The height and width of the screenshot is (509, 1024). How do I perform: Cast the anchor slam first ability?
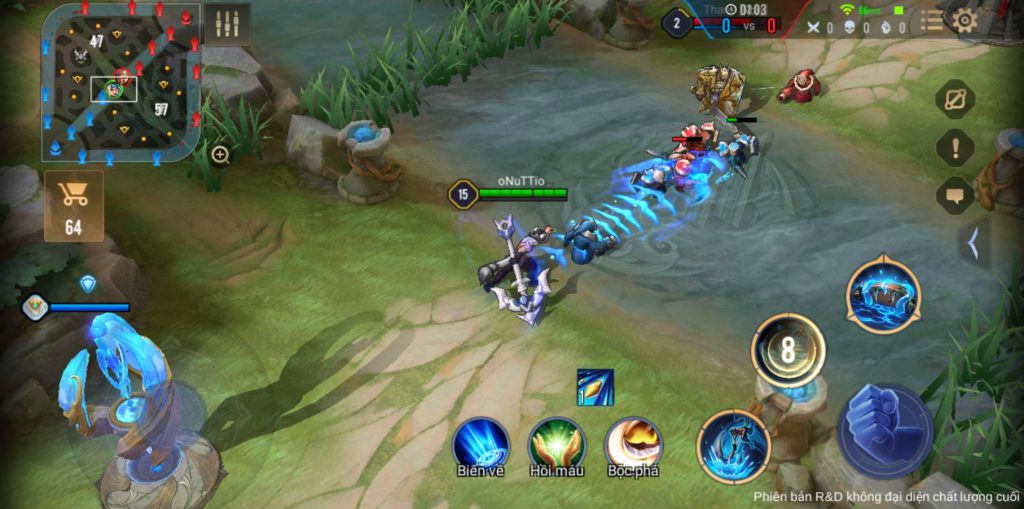click(734, 445)
